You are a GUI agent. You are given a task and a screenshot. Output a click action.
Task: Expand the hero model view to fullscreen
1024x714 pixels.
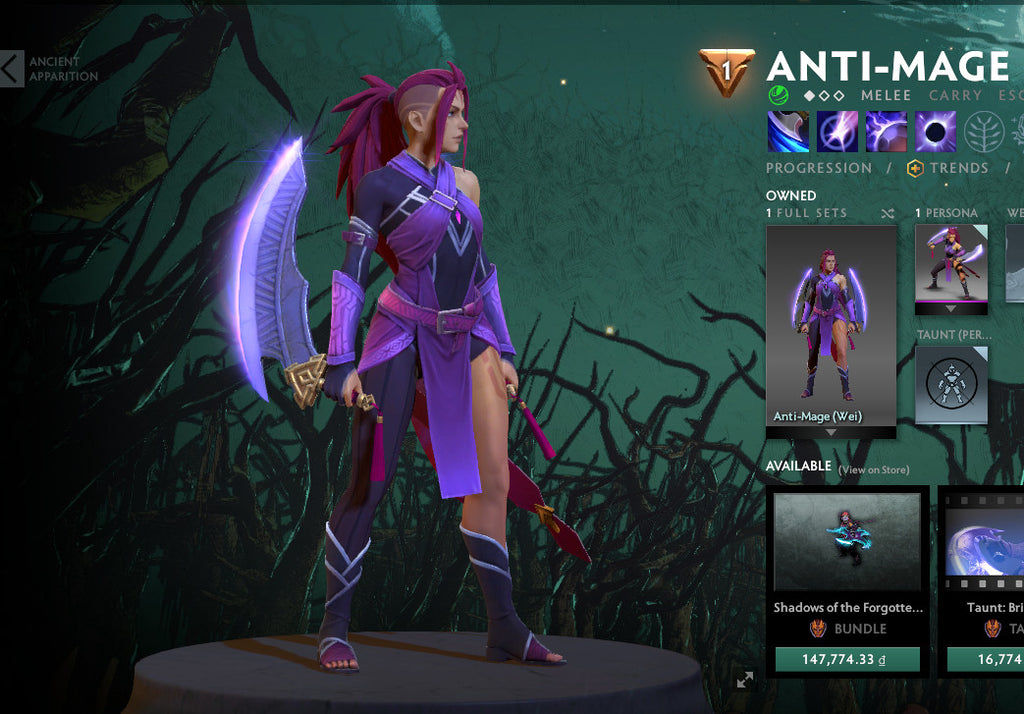[x=744, y=680]
